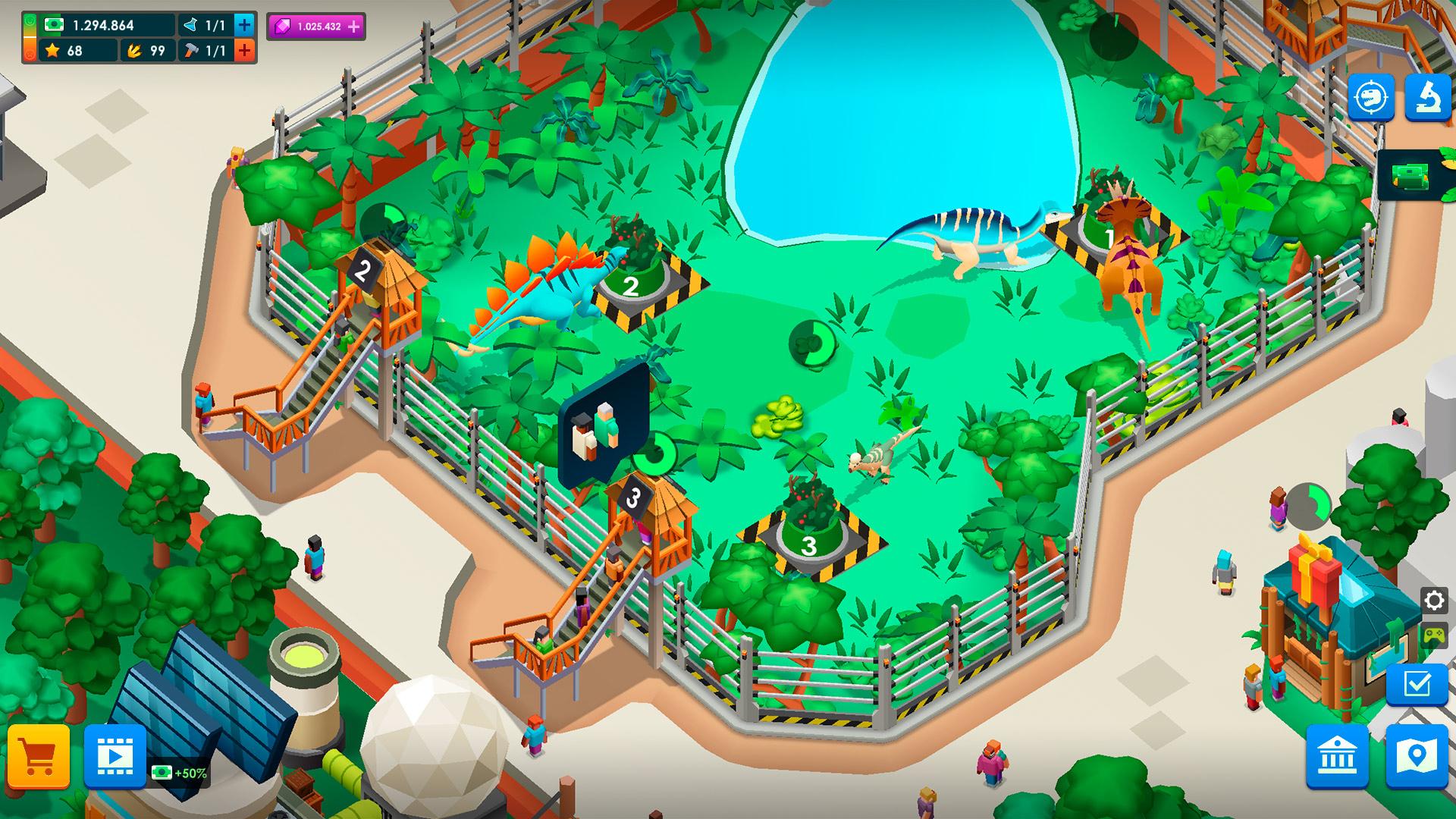The height and width of the screenshot is (819, 1456).
Task: Collect the green cash stack reward
Action: click(1410, 176)
